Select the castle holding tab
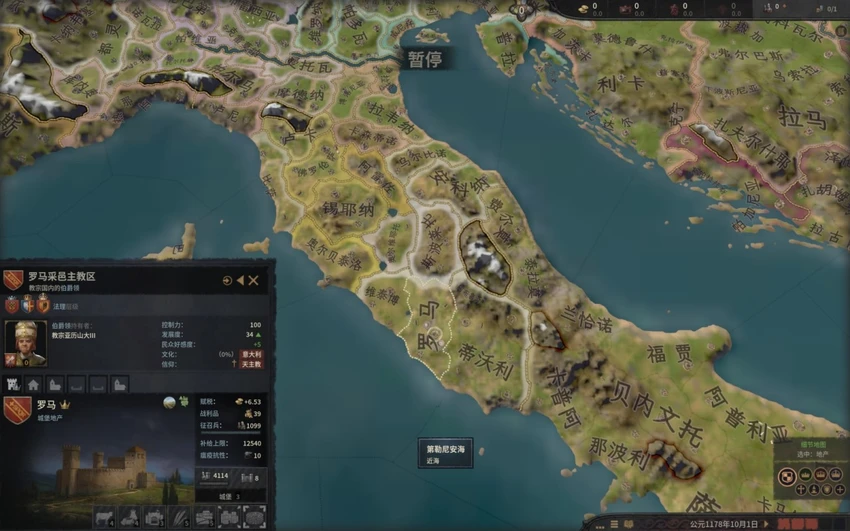 coord(14,384)
